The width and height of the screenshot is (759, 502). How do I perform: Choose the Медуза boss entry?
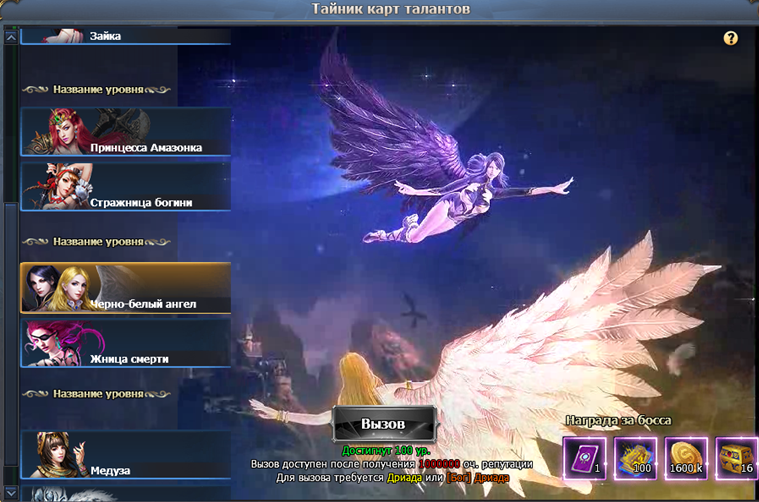(x=125, y=455)
